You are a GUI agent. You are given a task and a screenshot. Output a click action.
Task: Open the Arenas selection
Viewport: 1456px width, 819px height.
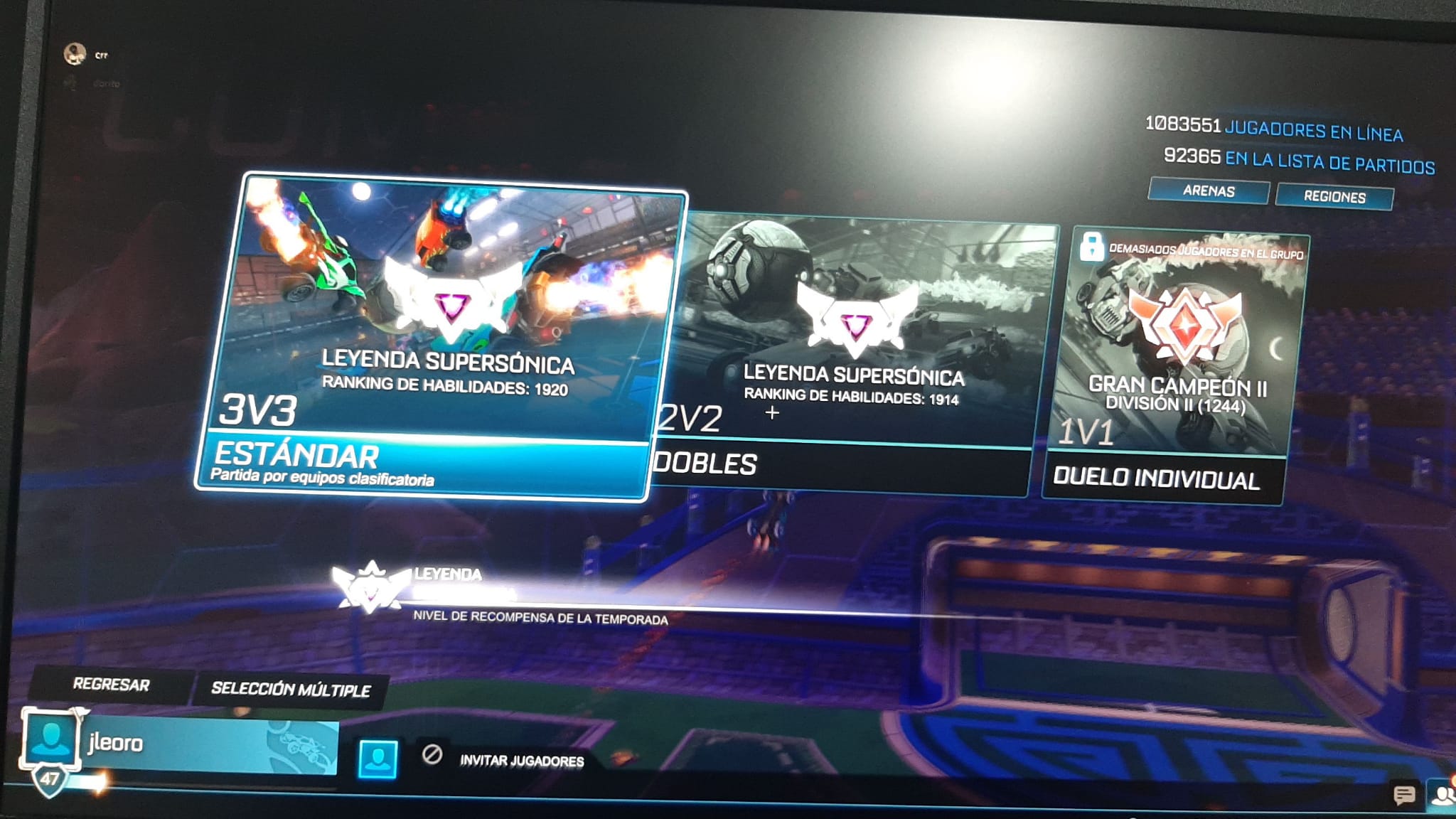click(1209, 191)
